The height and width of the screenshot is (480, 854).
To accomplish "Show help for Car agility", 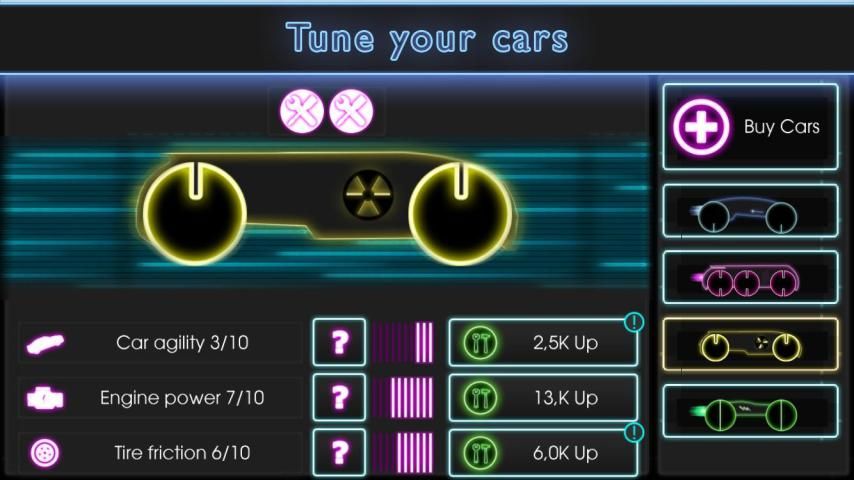I will coord(339,343).
